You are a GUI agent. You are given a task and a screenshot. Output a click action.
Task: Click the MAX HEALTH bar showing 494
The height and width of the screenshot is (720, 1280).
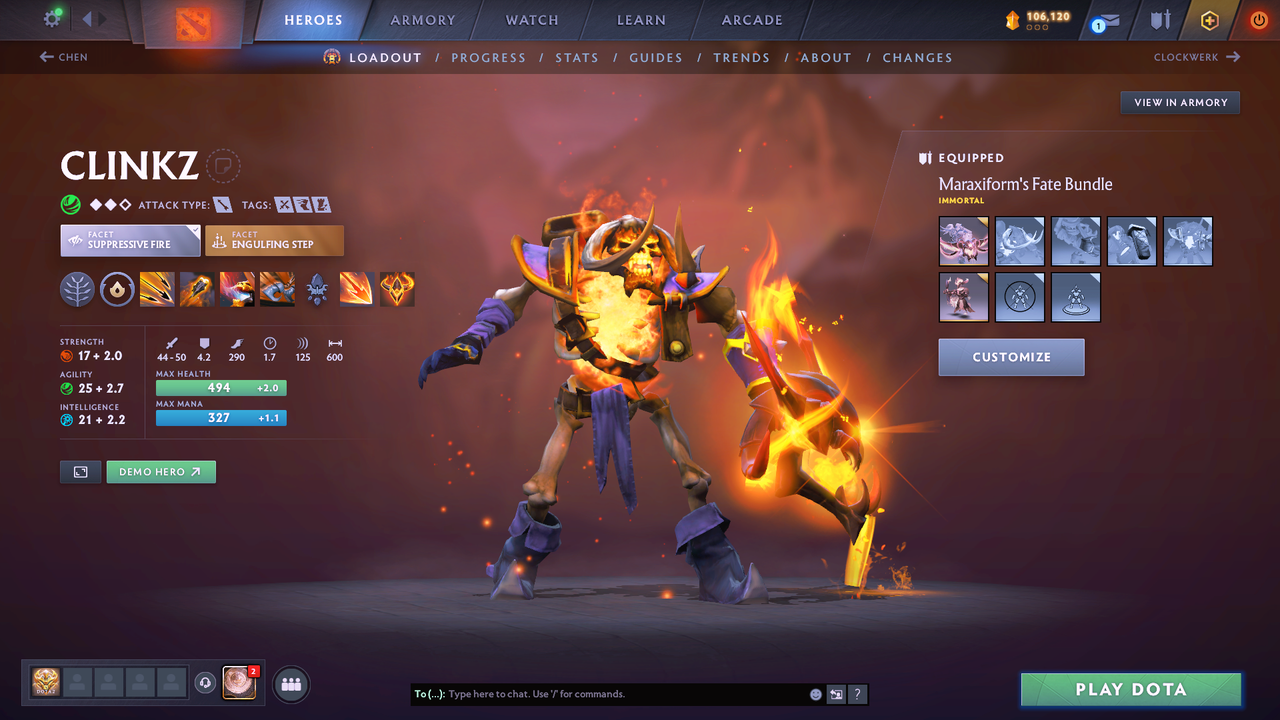(x=221, y=387)
